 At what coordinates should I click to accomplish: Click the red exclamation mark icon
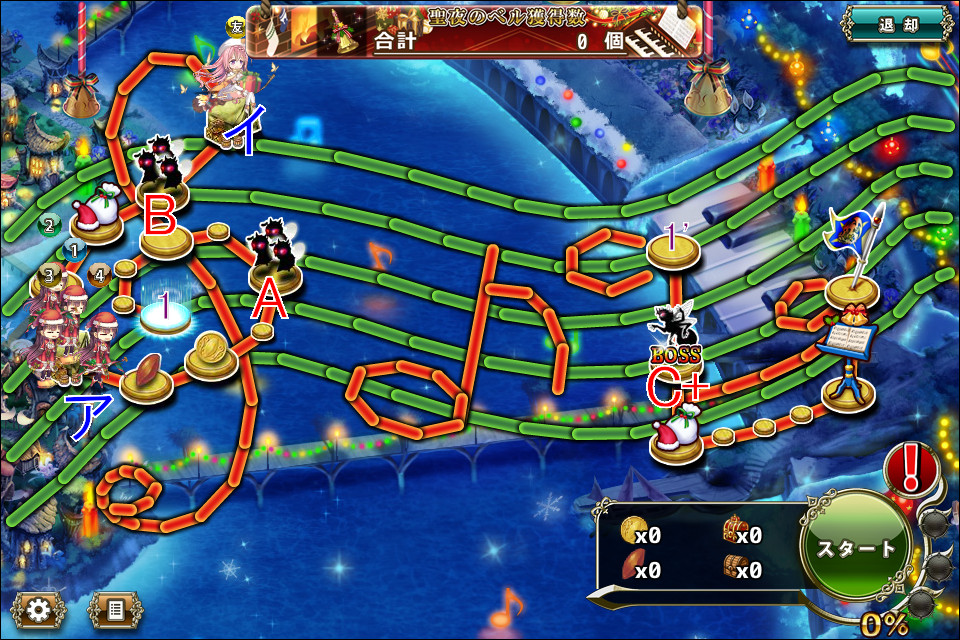click(x=910, y=467)
